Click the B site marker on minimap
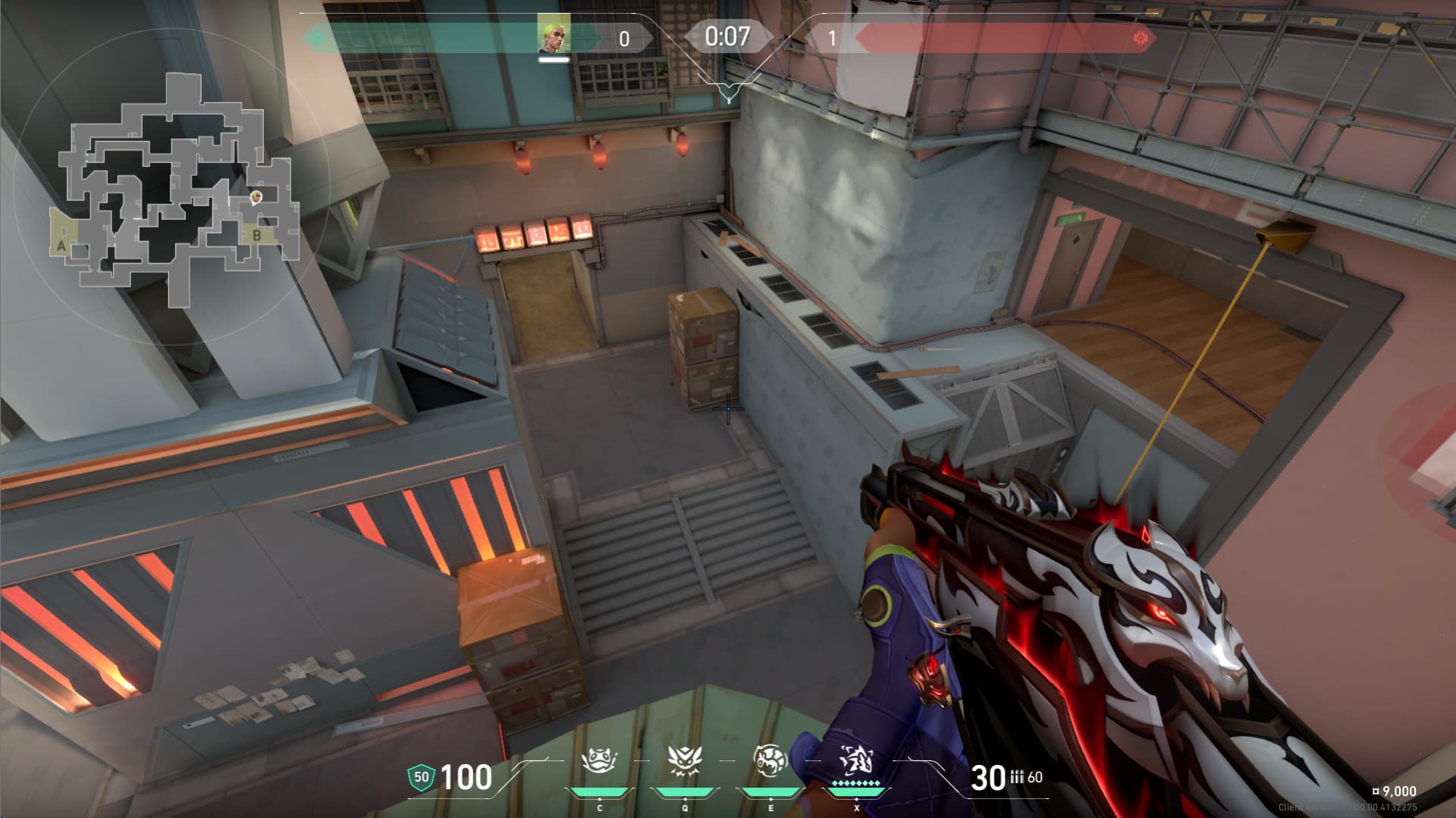The image size is (1456, 818). point(257,235)
